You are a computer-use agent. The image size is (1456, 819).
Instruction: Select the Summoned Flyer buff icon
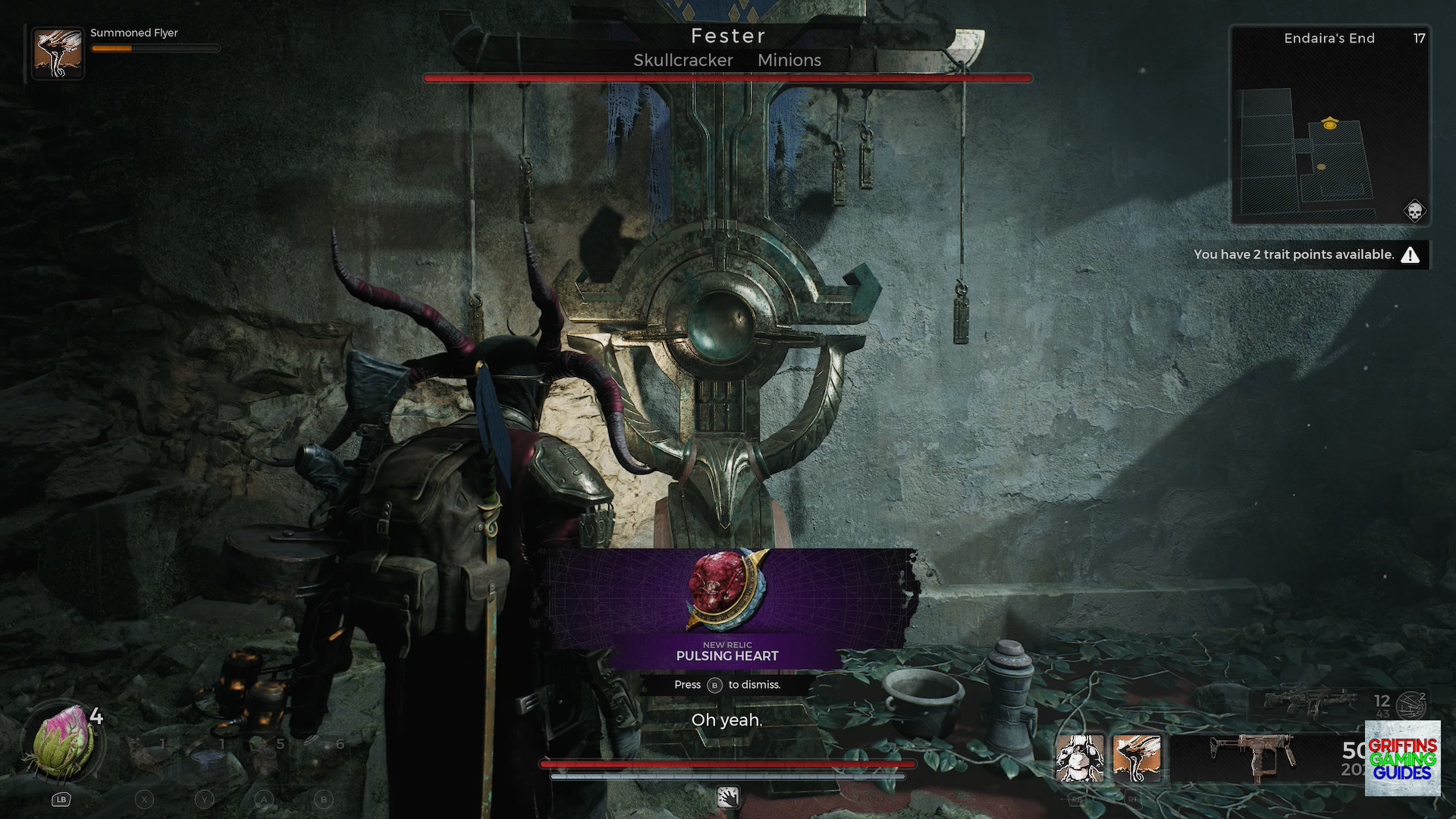pyautogui.click(x=58, y=51)
